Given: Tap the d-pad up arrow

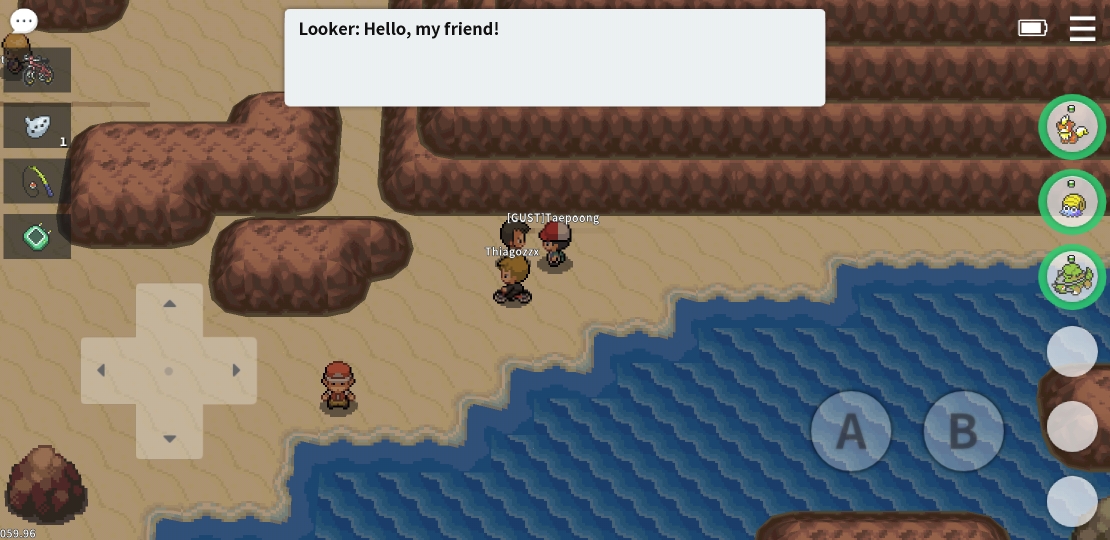Looking at the screenshot, I should 169,304.
